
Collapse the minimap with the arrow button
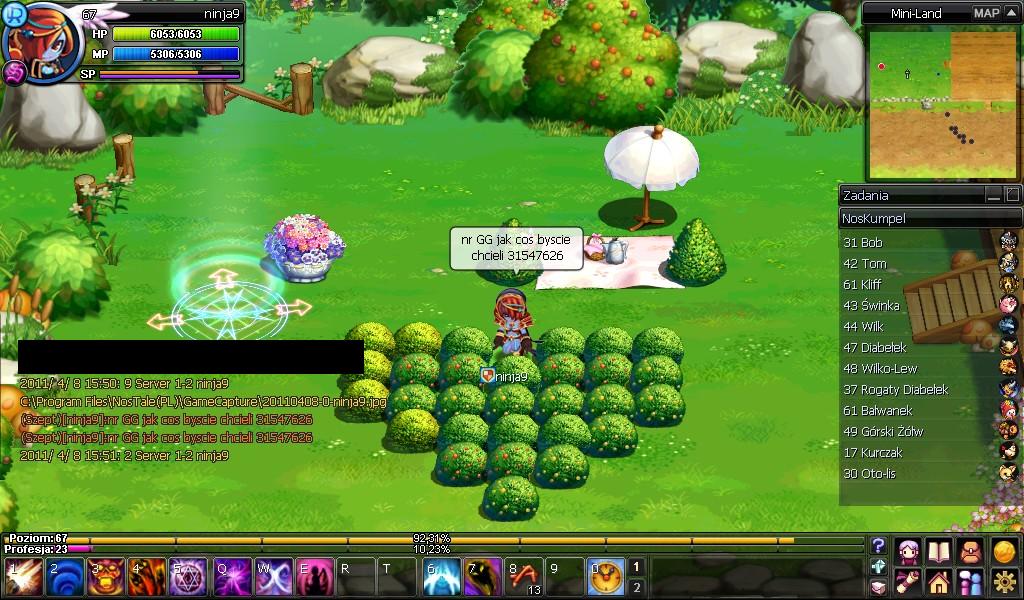(1011, 13)
